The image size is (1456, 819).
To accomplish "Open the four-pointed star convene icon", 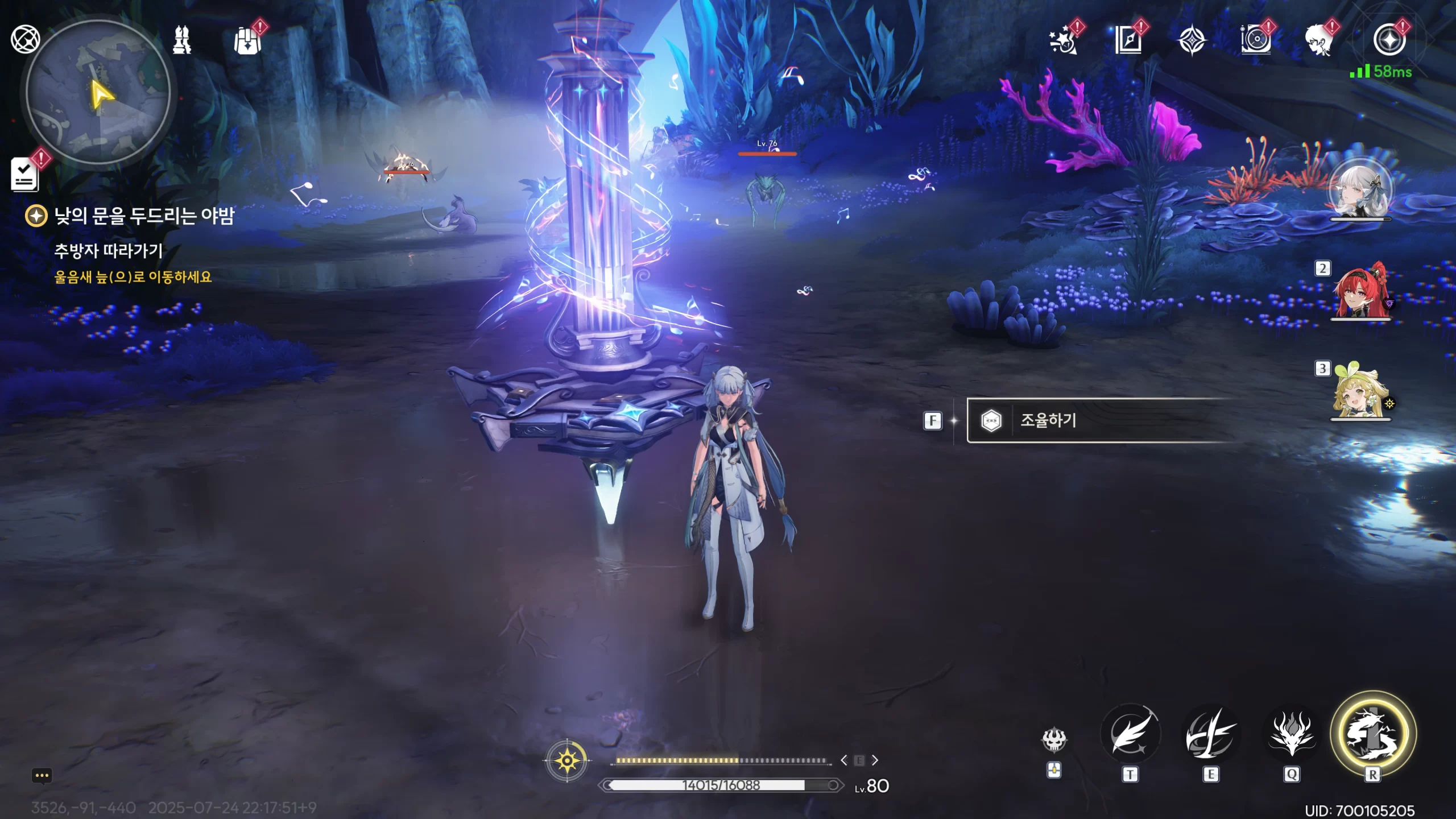I will coord(1192,41).
